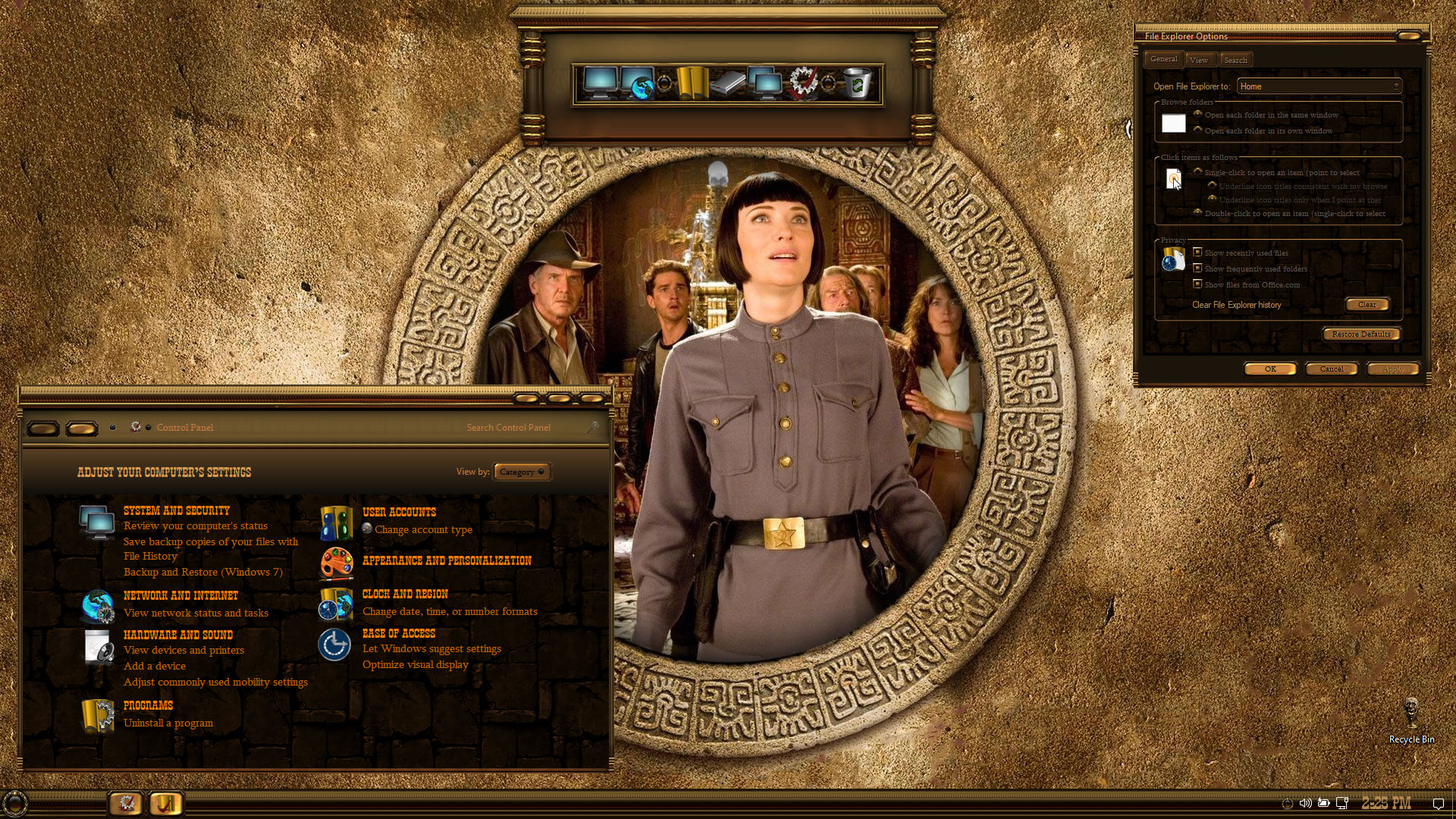Open User Accounts category

[399, 513]
